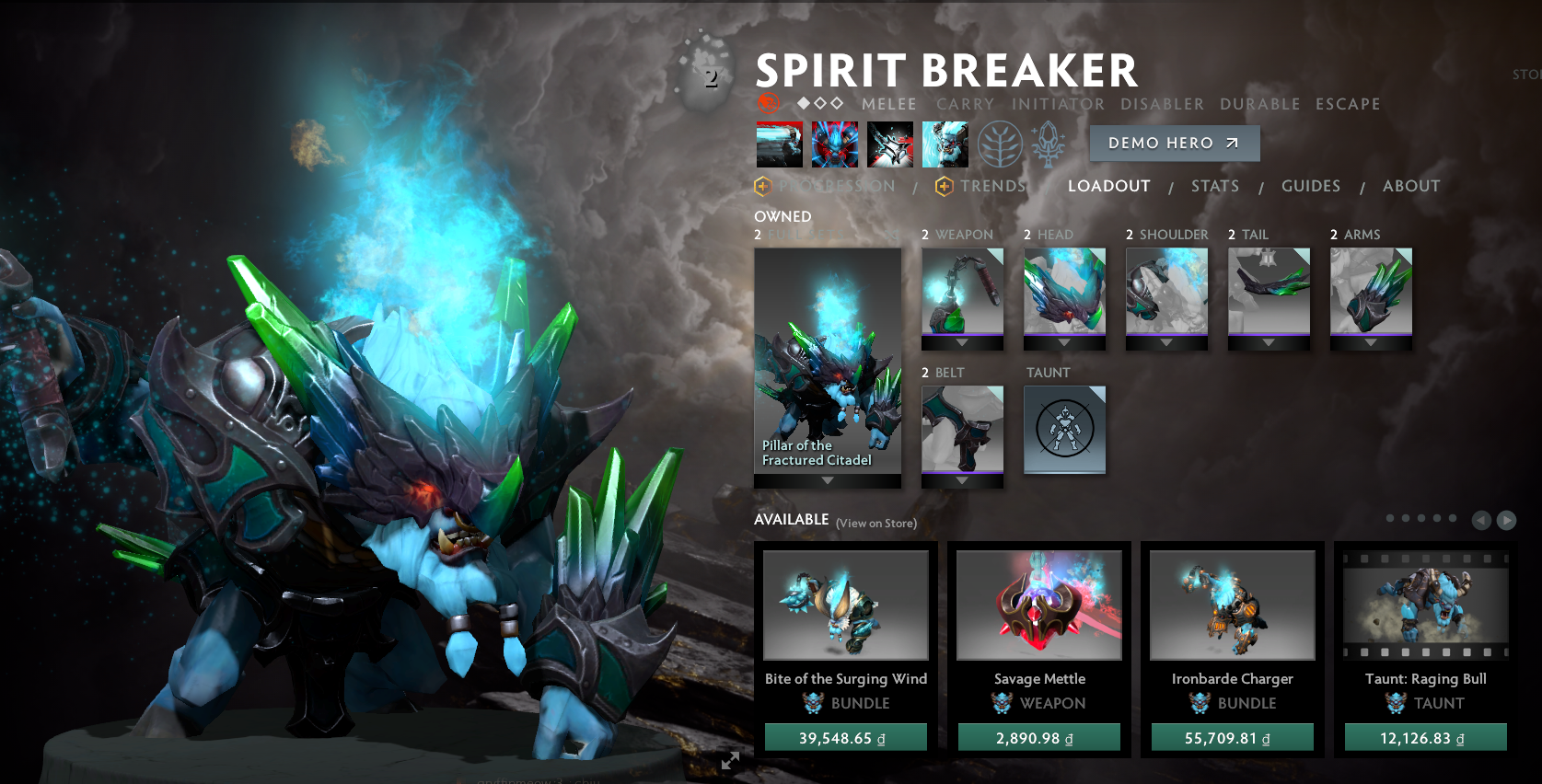Select the Charge of Darkness ability icon
1542x784 pixels.
780,144
